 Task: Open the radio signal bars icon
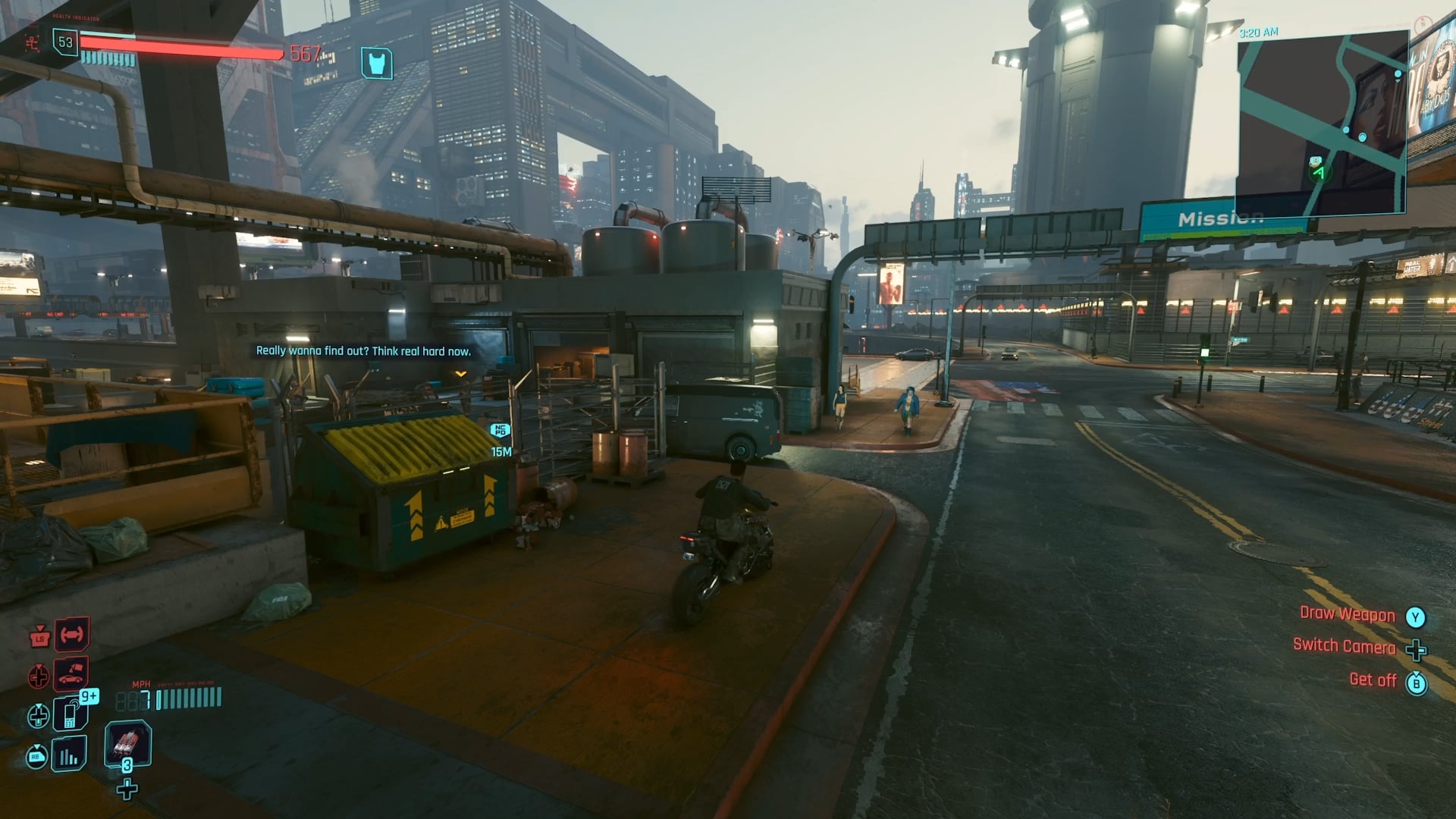point(69,755)
